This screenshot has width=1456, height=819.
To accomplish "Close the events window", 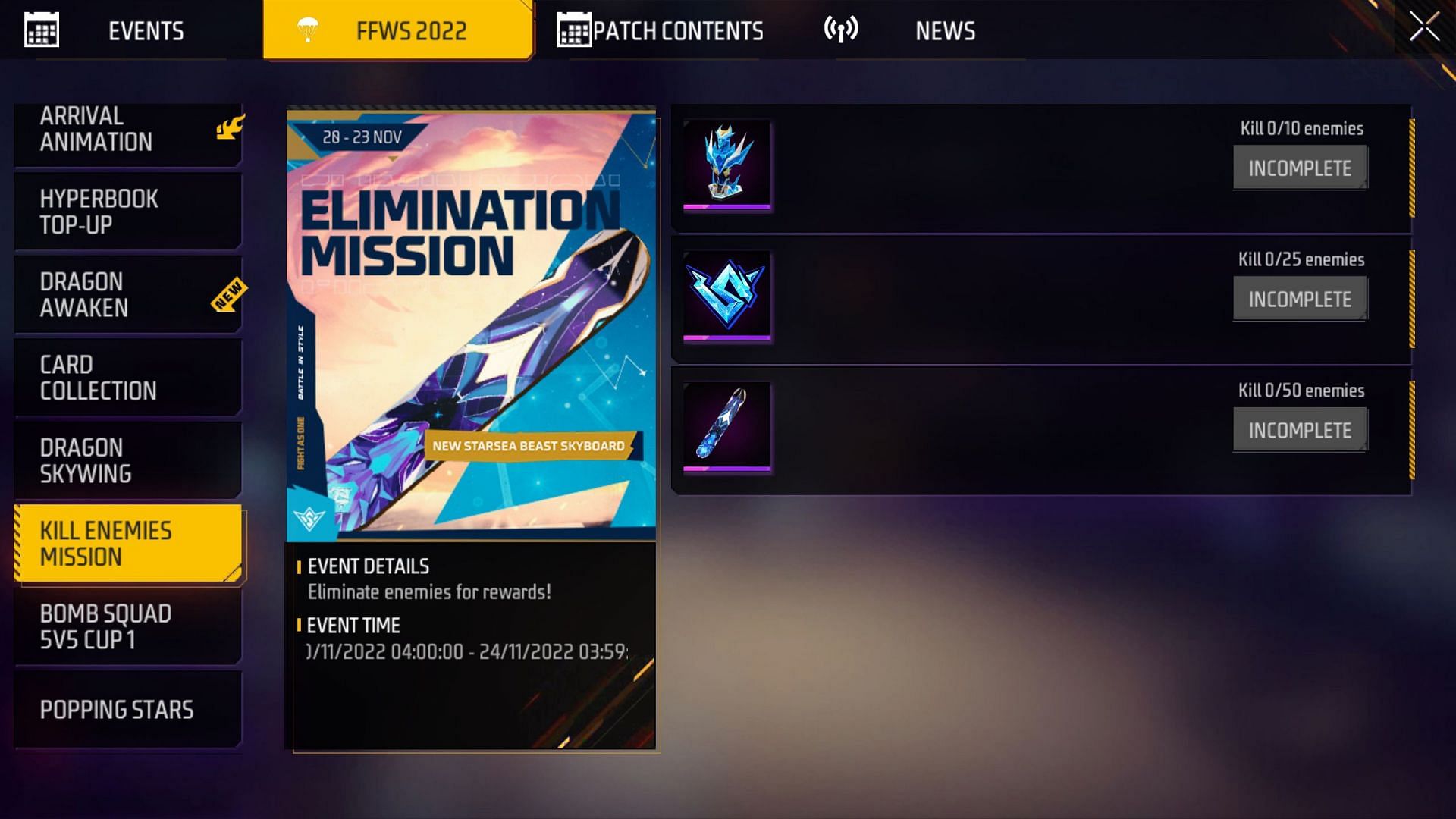I will [1423, 27].
